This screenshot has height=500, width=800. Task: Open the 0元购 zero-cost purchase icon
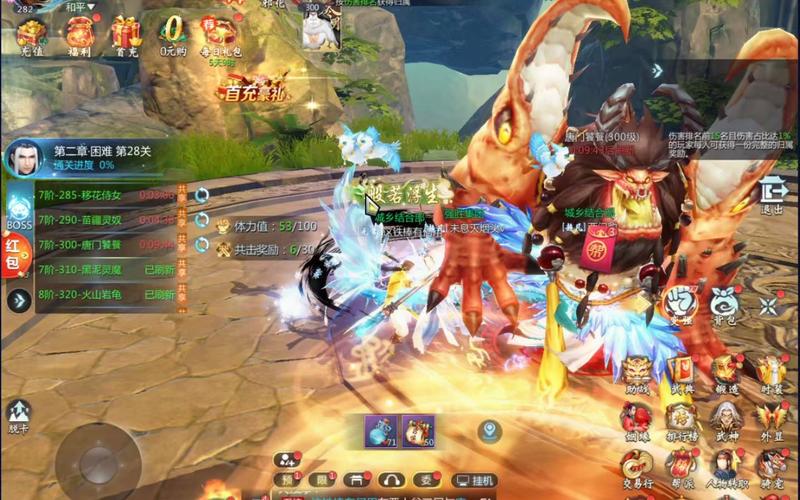pyautogui.click(x=174, y=34)
